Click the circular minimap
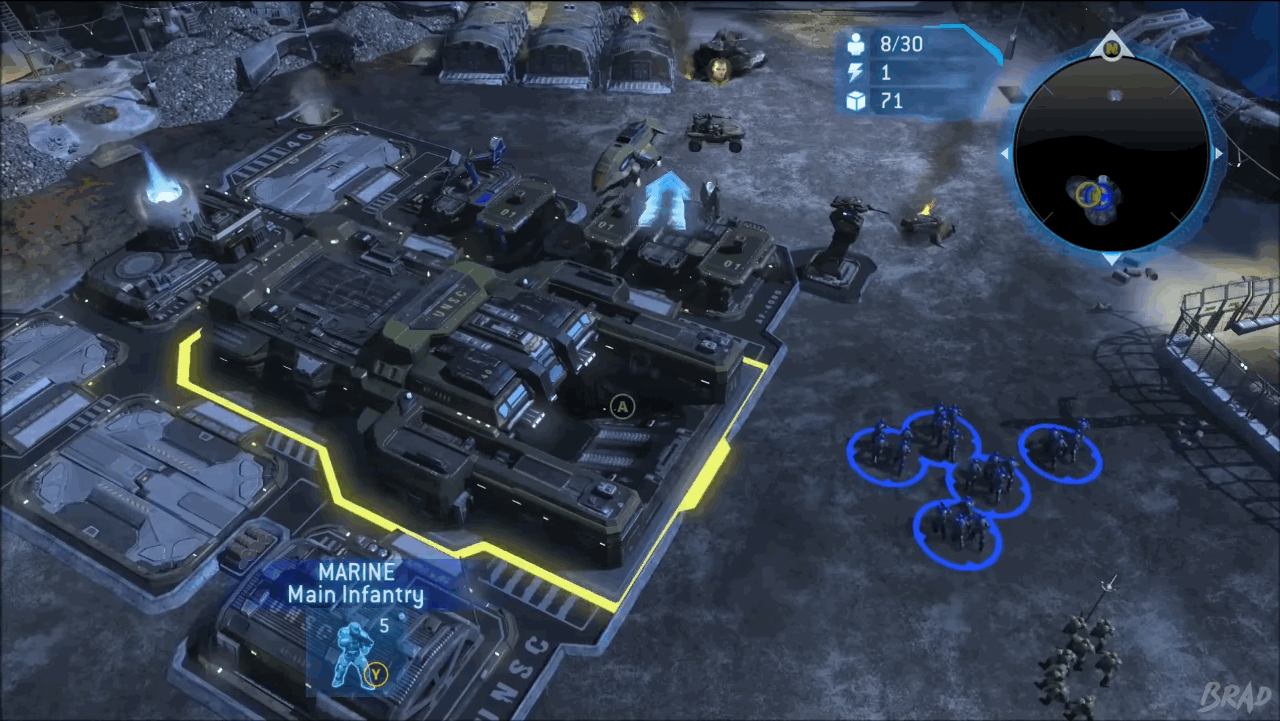The image size is (1280, 721). (1111, 153)
